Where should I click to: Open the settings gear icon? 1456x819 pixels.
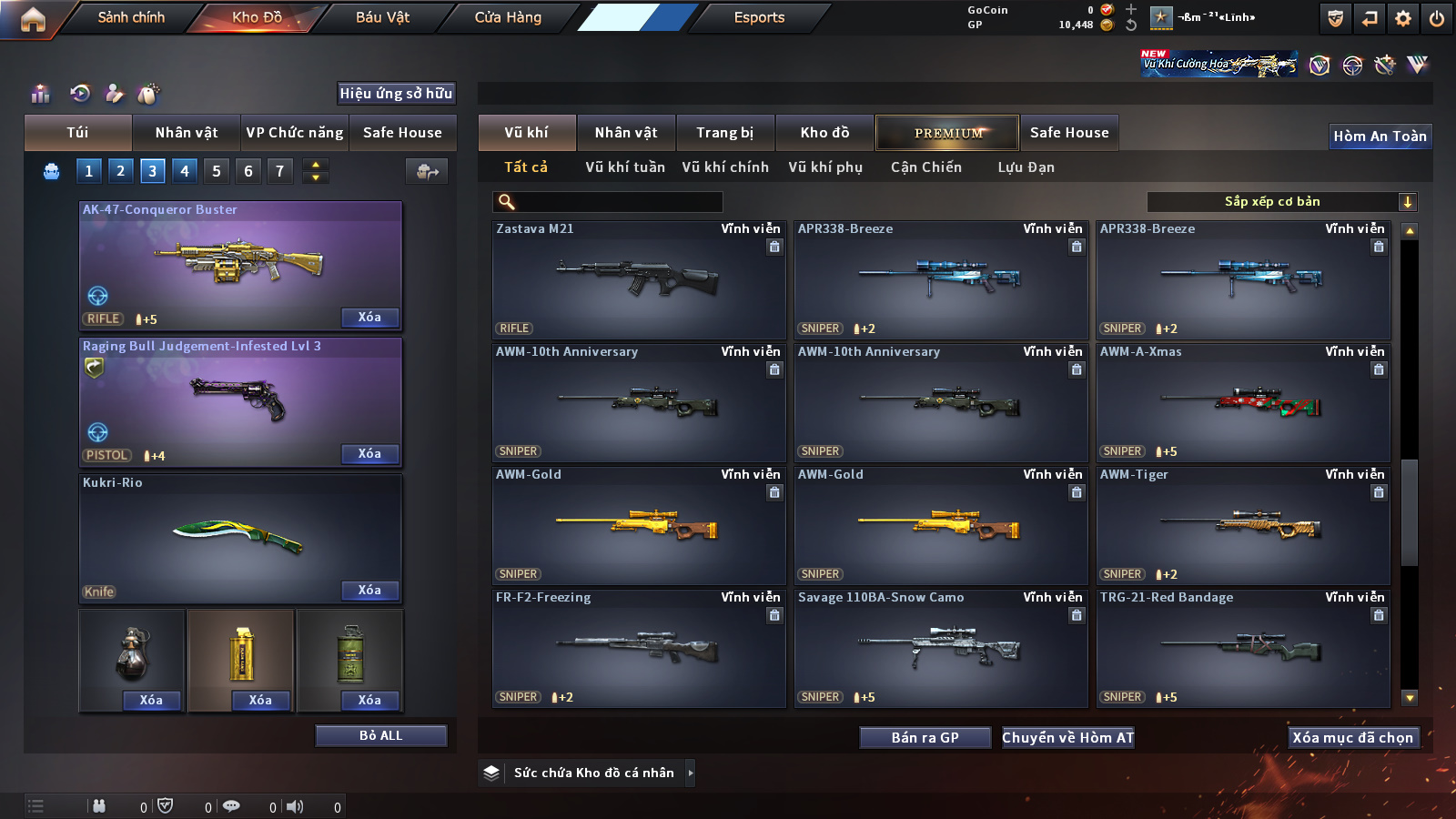pos(1403,18)
